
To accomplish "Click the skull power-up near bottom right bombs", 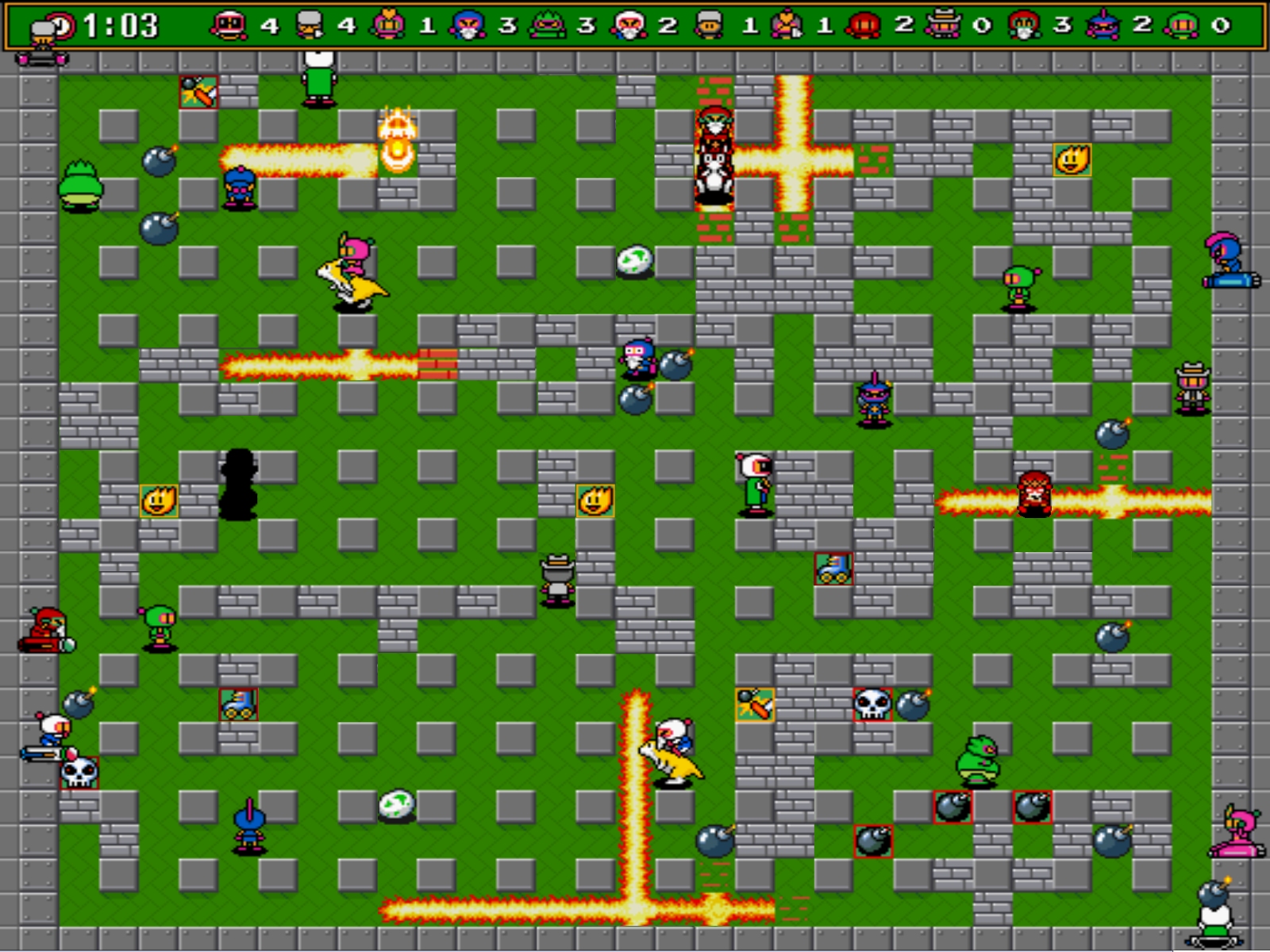I will click(x=872, y=706).
